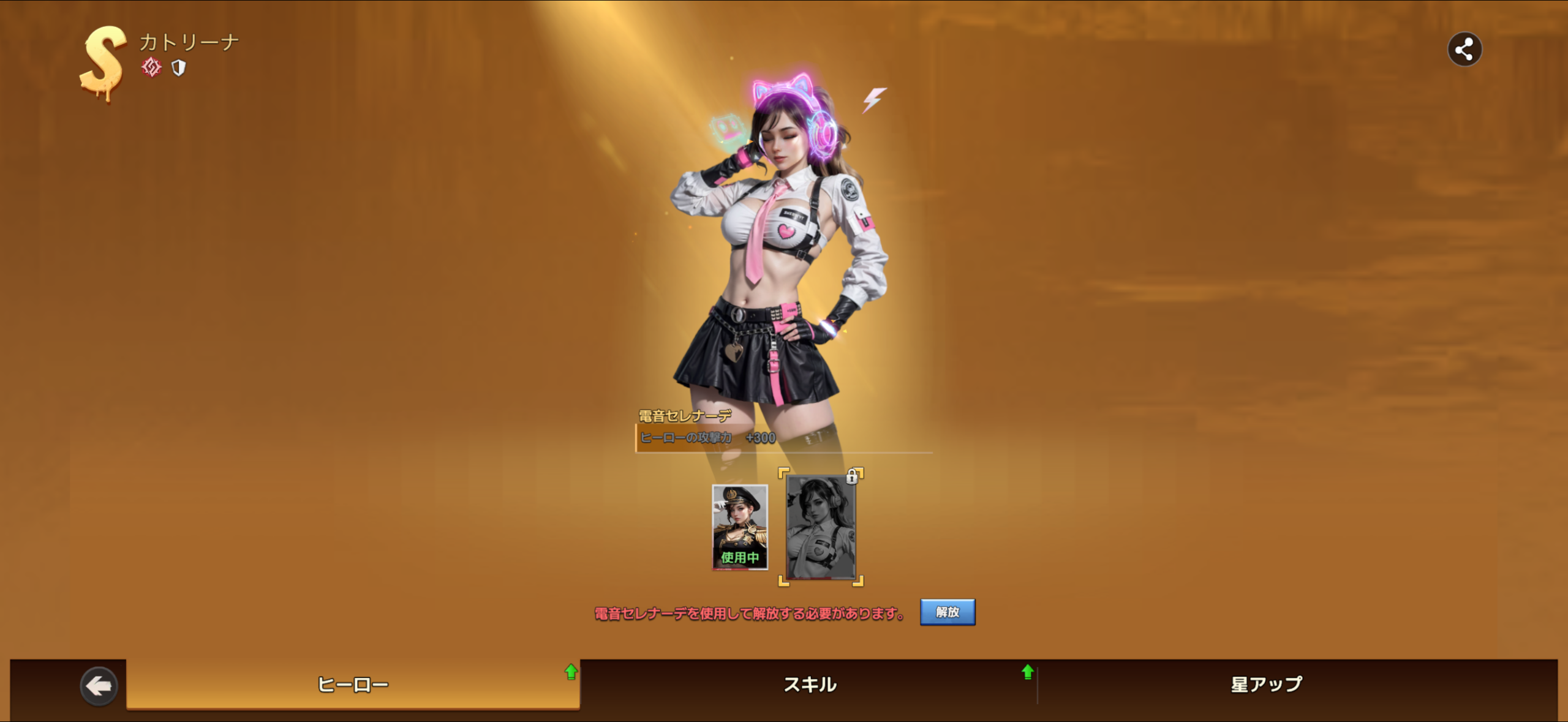Viewport: 1568px width, 722px height.
Task: Go back using the arrow button
Action: [99, 686]
